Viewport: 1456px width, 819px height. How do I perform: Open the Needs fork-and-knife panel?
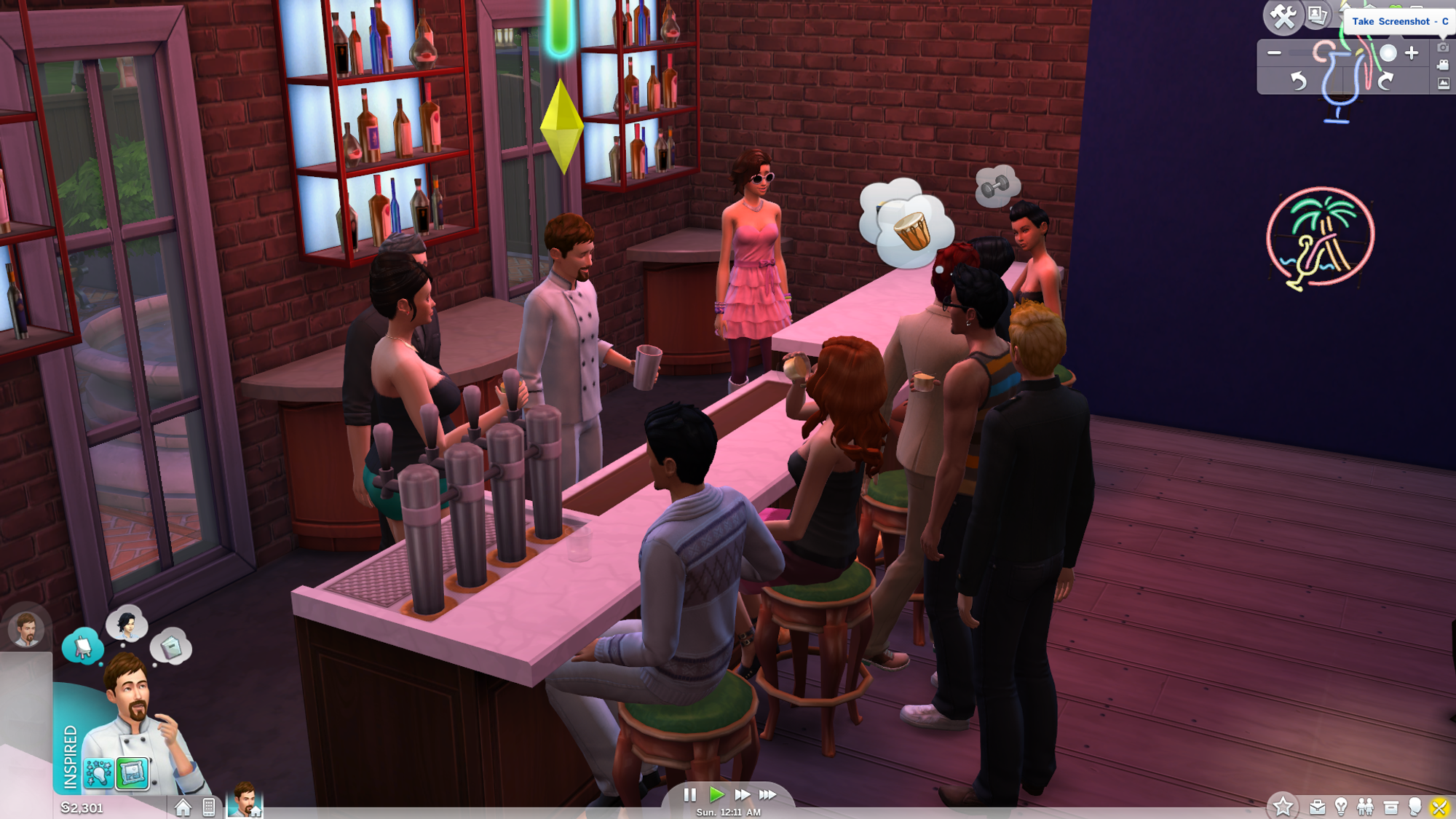pos(1439,807)
